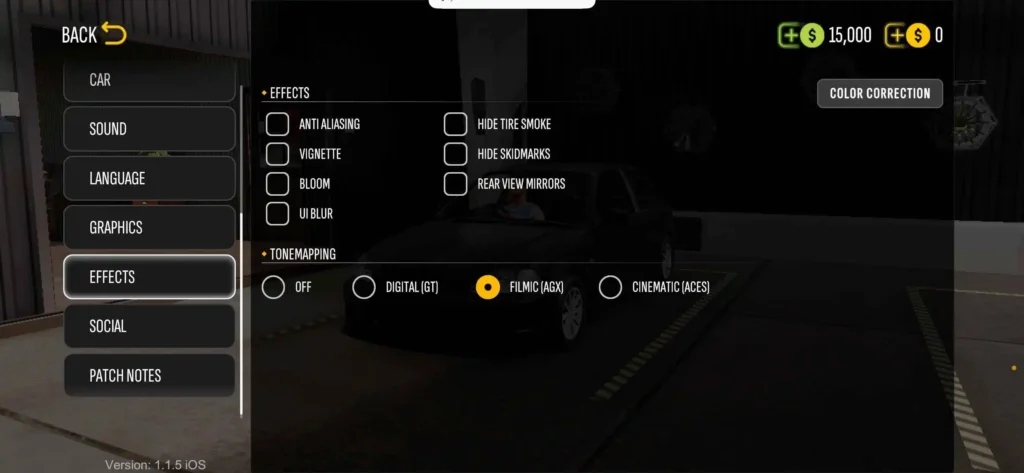Image resolution: width=1024 pixels, height=473 pixels.
Task: Go back using the Back button
Action: (x=94, y=35)
